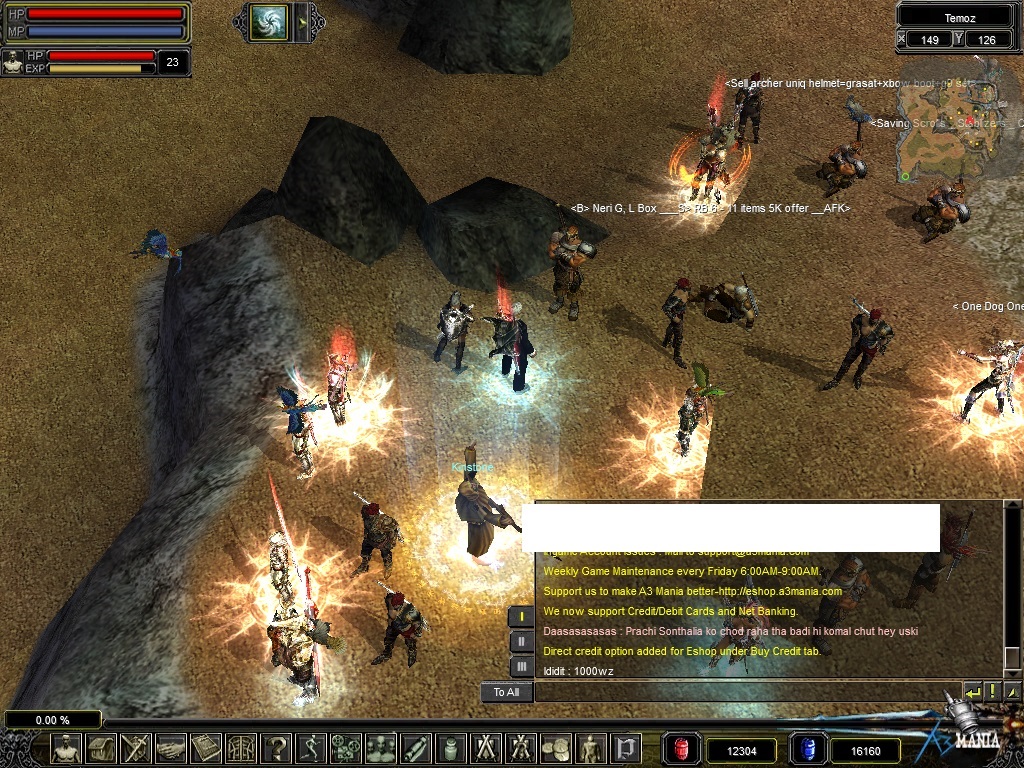Open the coins icon in toolbar
Screen dimensions: 1024x768
click(555, 747)
